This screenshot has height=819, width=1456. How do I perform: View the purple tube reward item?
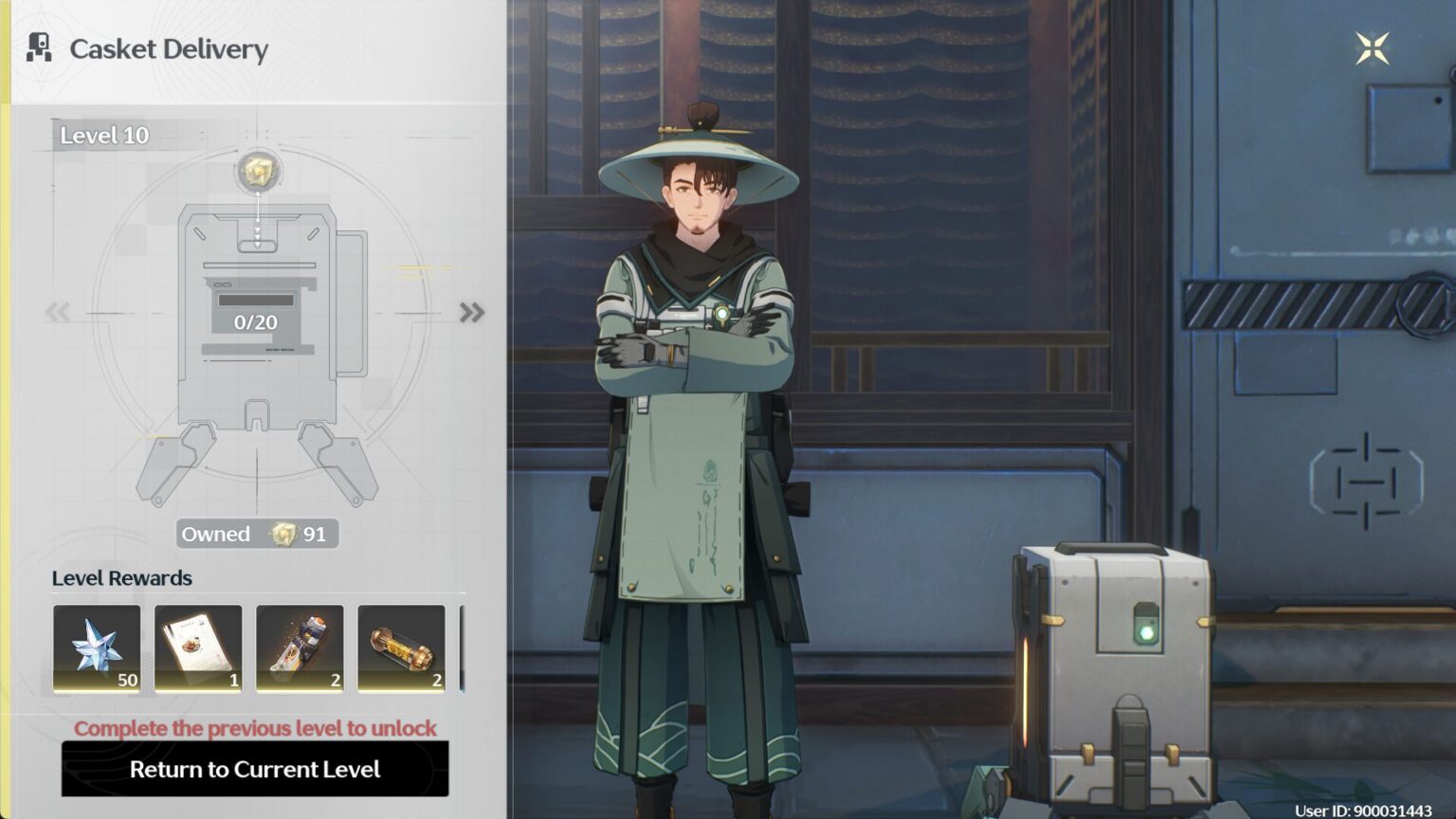point(300,648)
